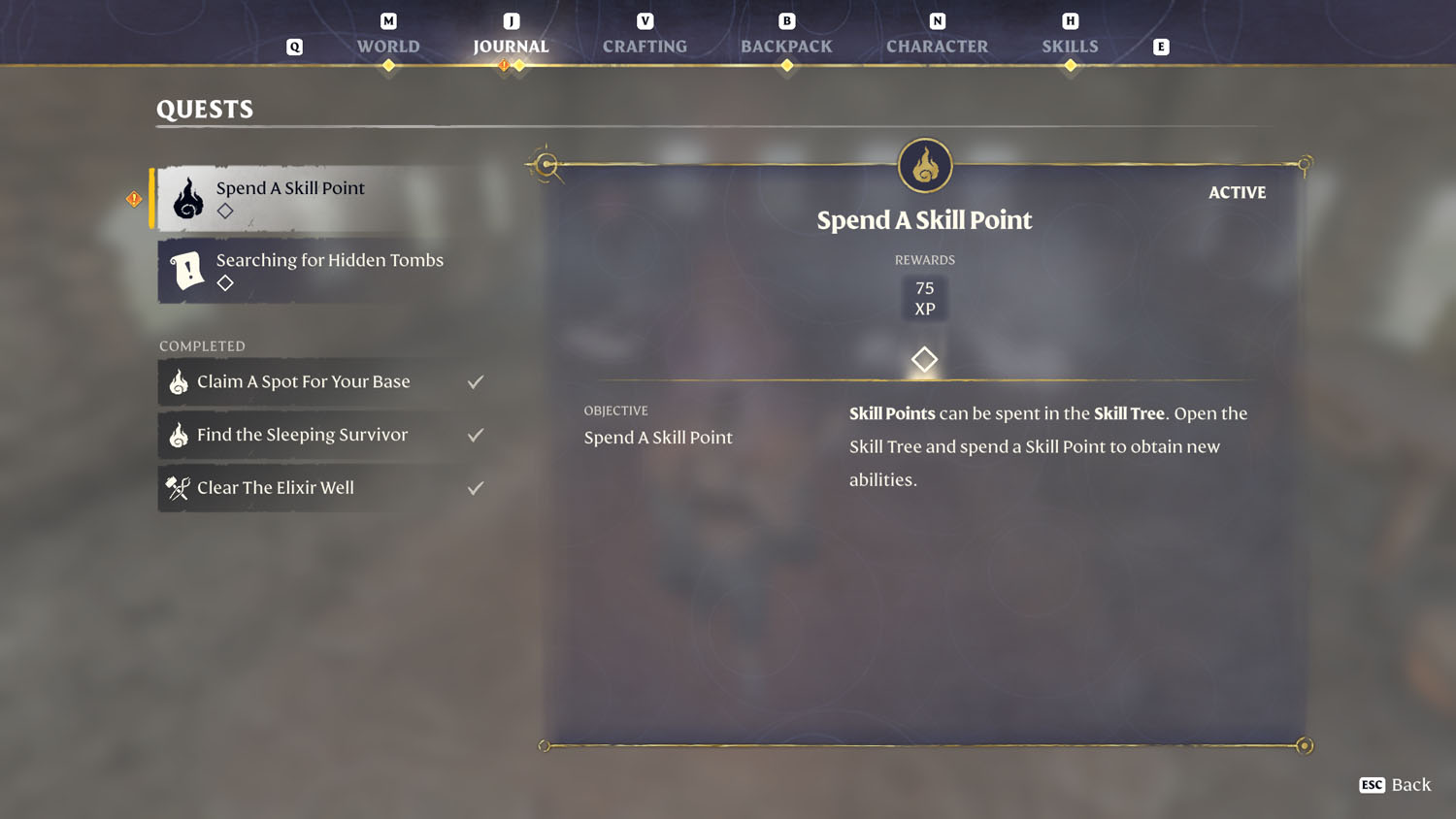Click the orange exclamation badge on the active quest
Viewport: 1456px width, 819px height.
coord(135,198)
